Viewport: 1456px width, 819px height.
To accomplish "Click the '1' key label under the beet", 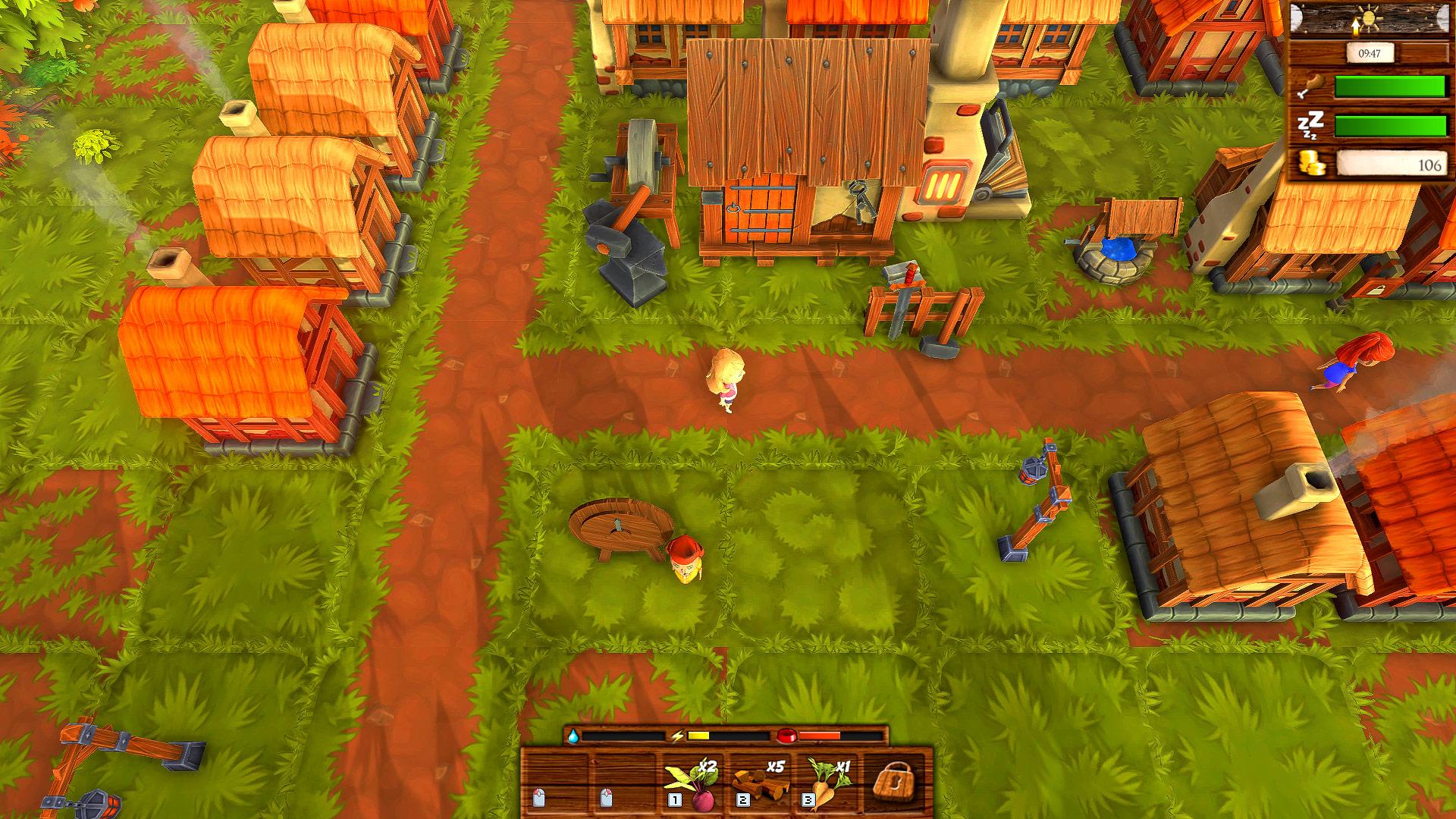I will click(x=676, y=800).
